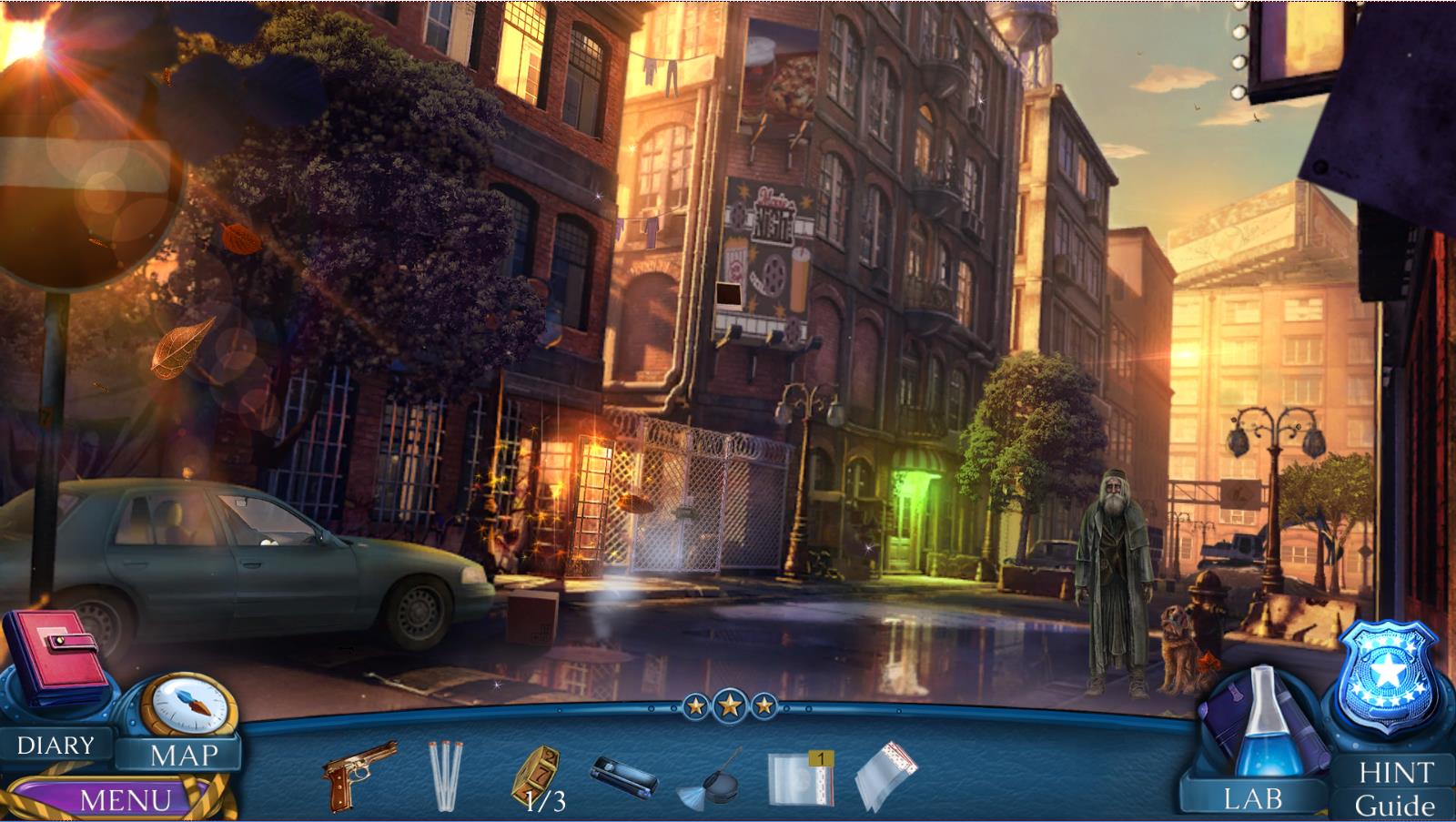The height and width of the screenshot is (822, 1456).
Task: Click the three stars achievement emblem
Action: pos(729,705)
